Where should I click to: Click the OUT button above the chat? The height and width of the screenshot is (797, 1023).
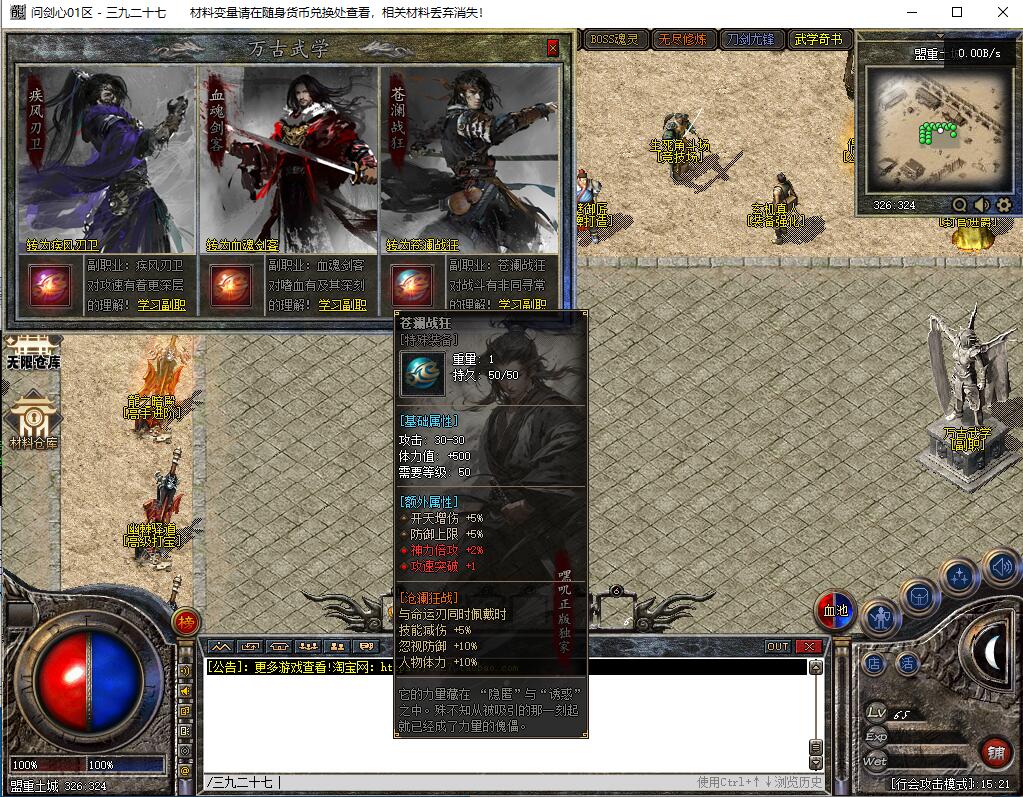(777, 646)
